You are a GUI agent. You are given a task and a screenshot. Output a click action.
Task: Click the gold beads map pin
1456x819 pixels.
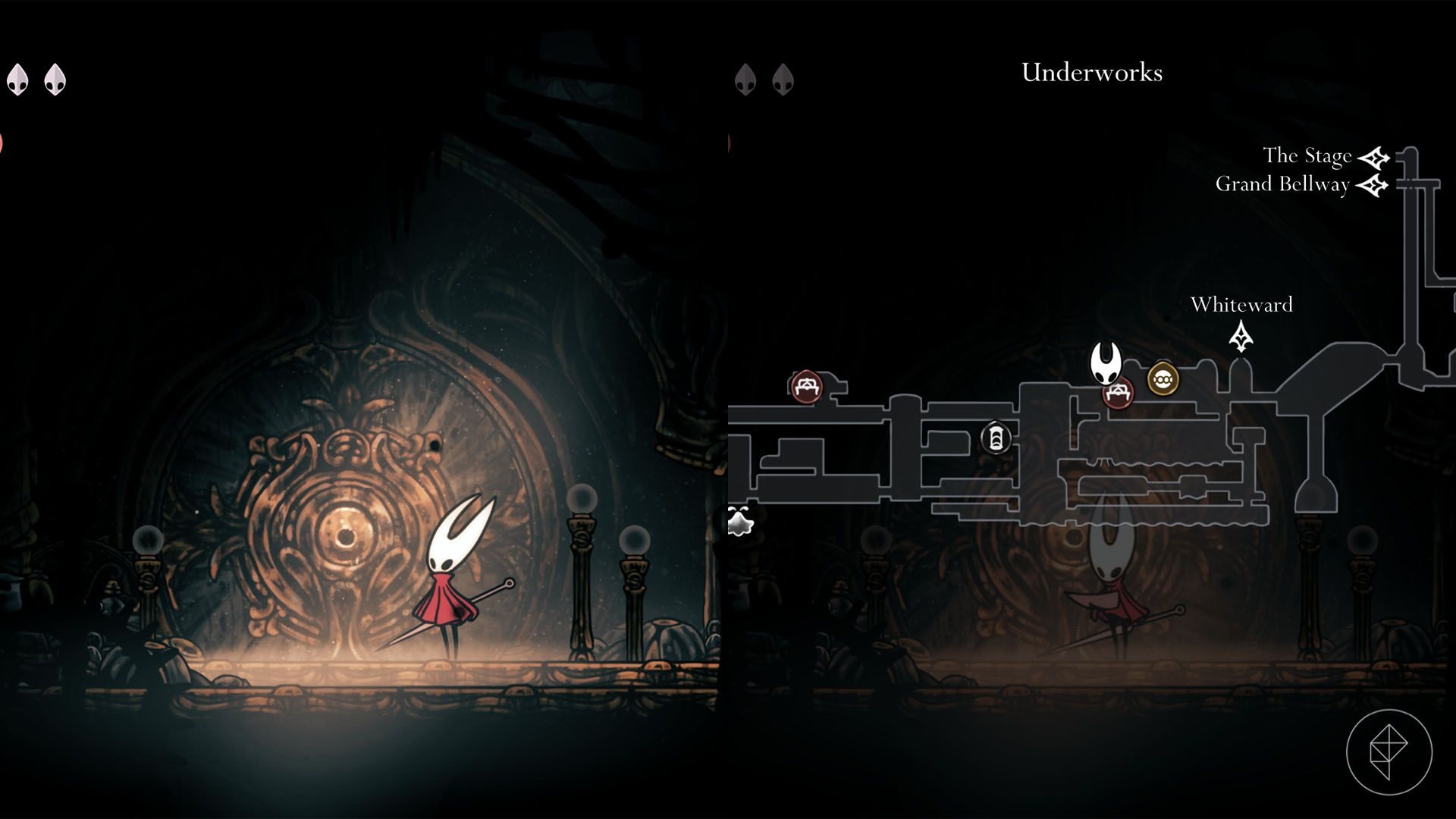(x=1163, y=378)
